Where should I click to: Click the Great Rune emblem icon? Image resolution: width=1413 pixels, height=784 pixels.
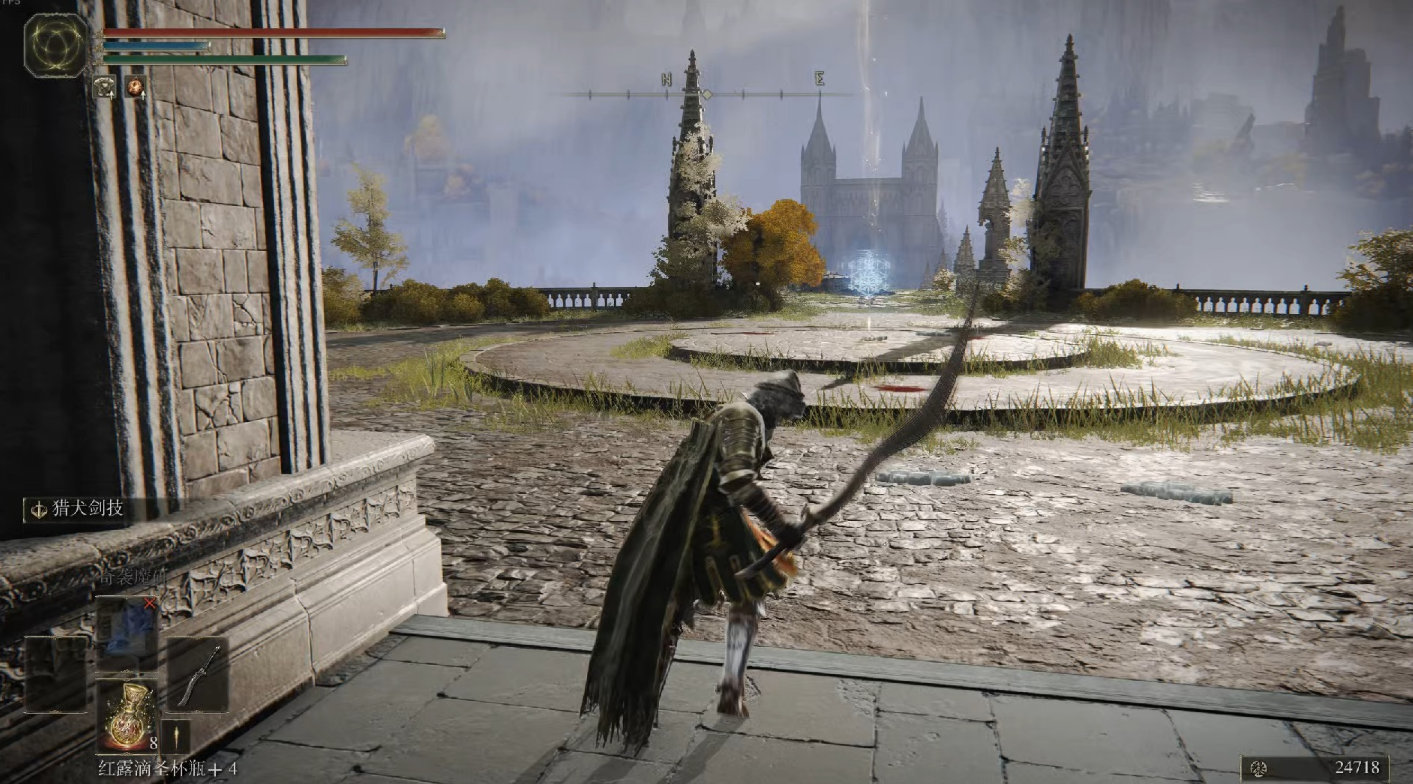pyautogui.click(x=56, y=46)
